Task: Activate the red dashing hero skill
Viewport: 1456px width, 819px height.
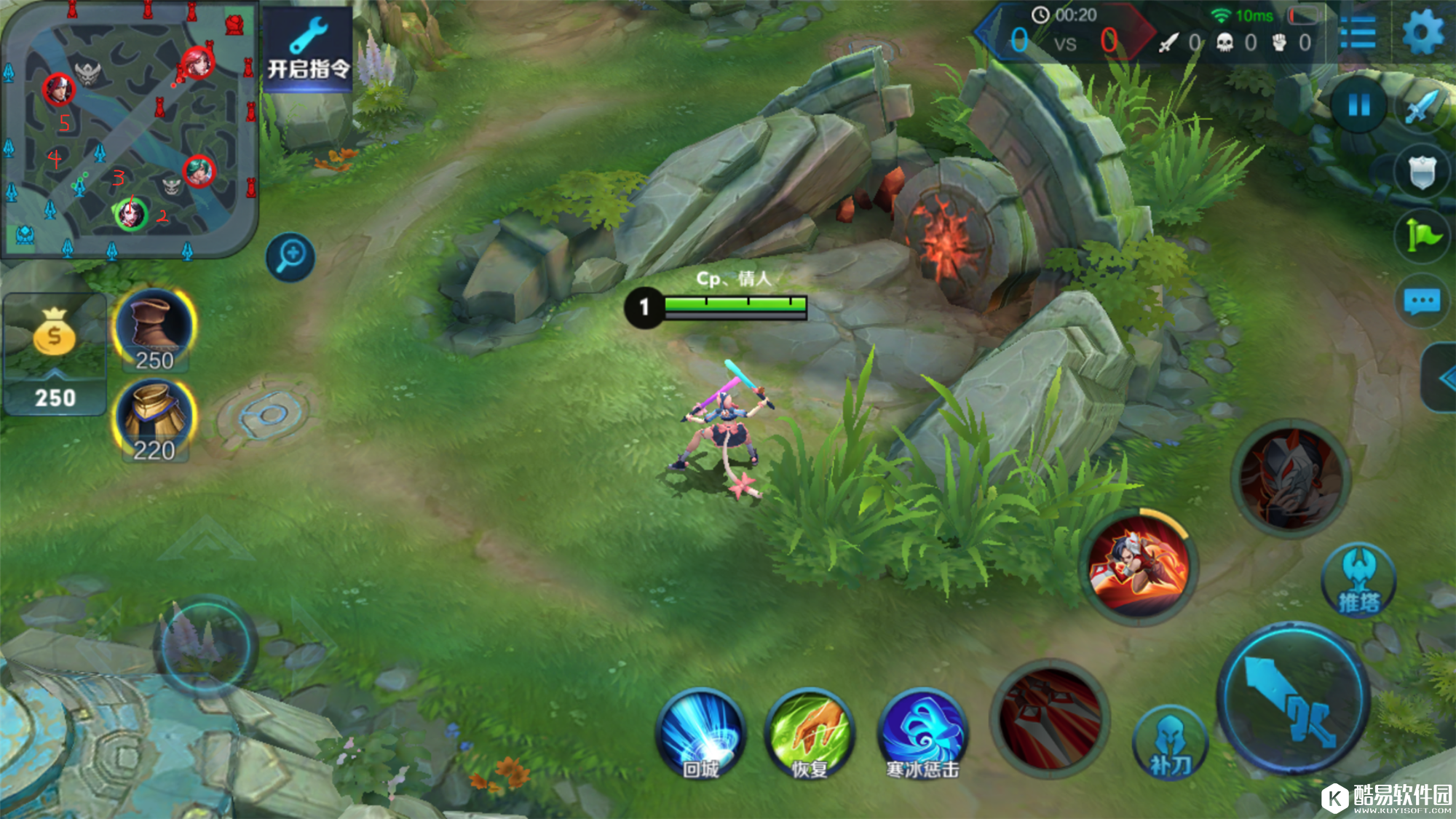Action: [1139, 566]
